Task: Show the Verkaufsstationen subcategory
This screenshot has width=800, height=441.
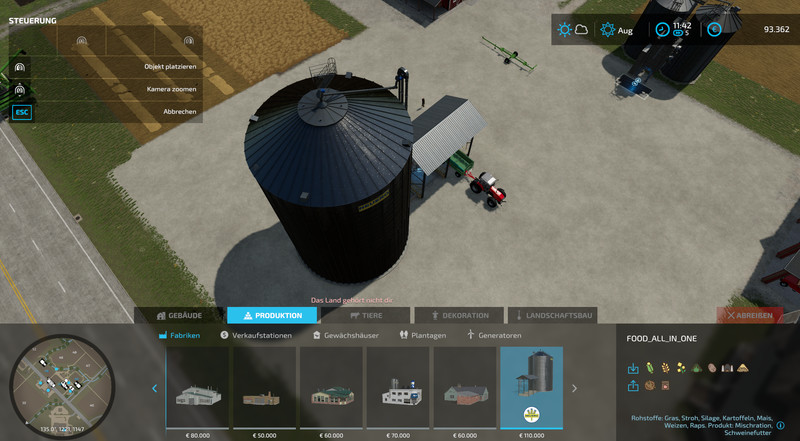Action: click(x=256, y=336)
